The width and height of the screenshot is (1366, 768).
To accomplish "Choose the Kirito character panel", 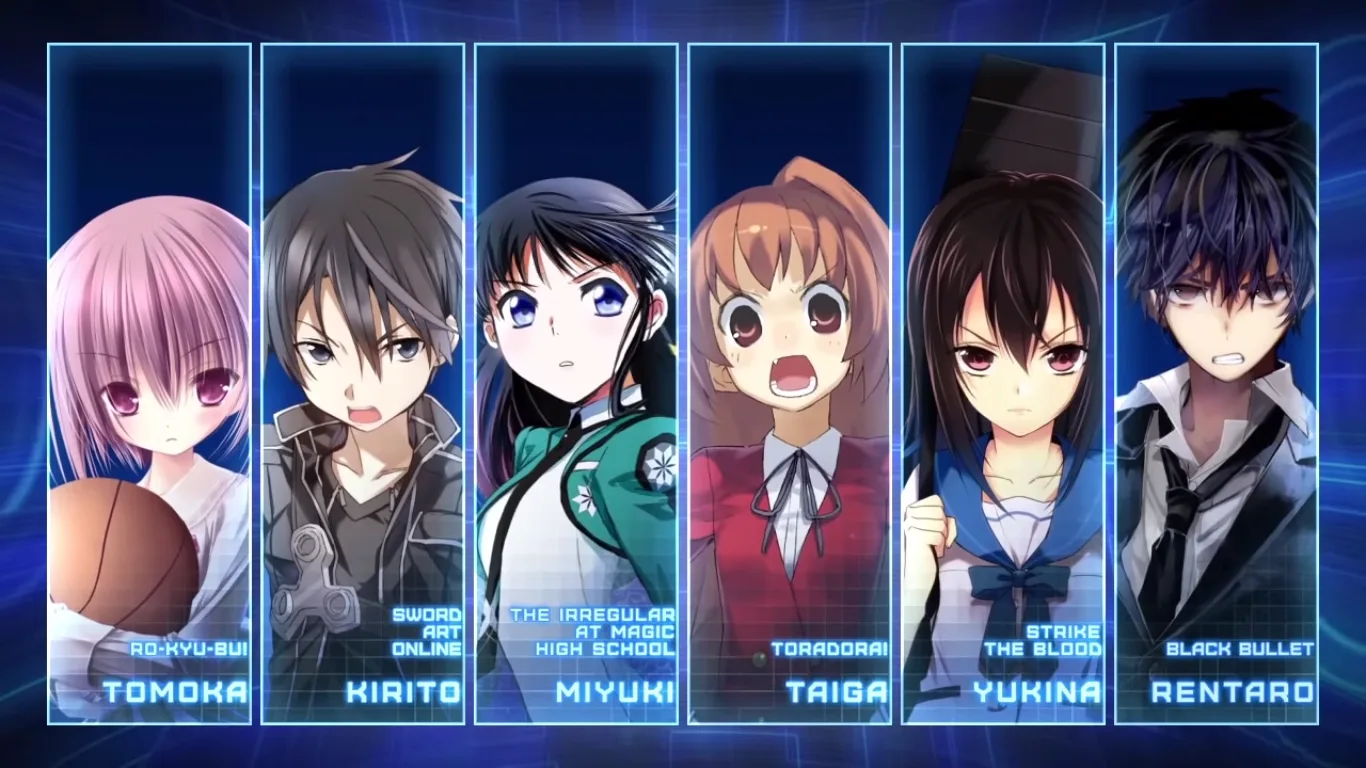I will 363,384.
